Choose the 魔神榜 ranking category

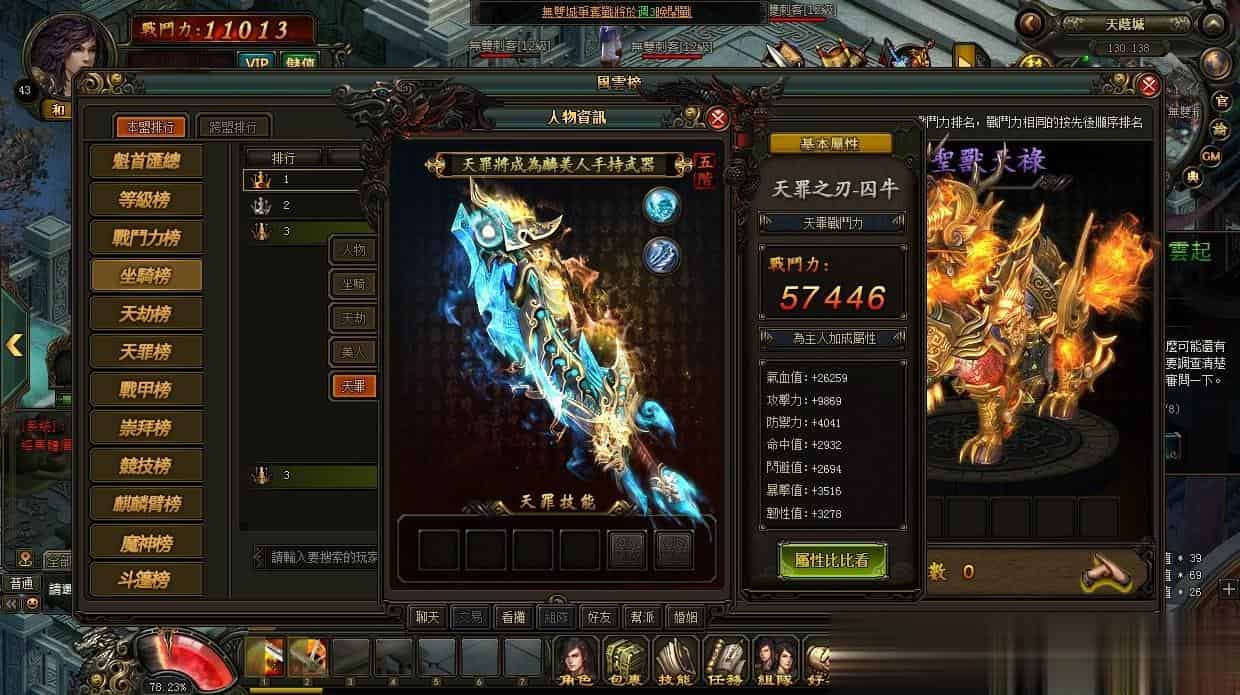[x=146, y=541]
